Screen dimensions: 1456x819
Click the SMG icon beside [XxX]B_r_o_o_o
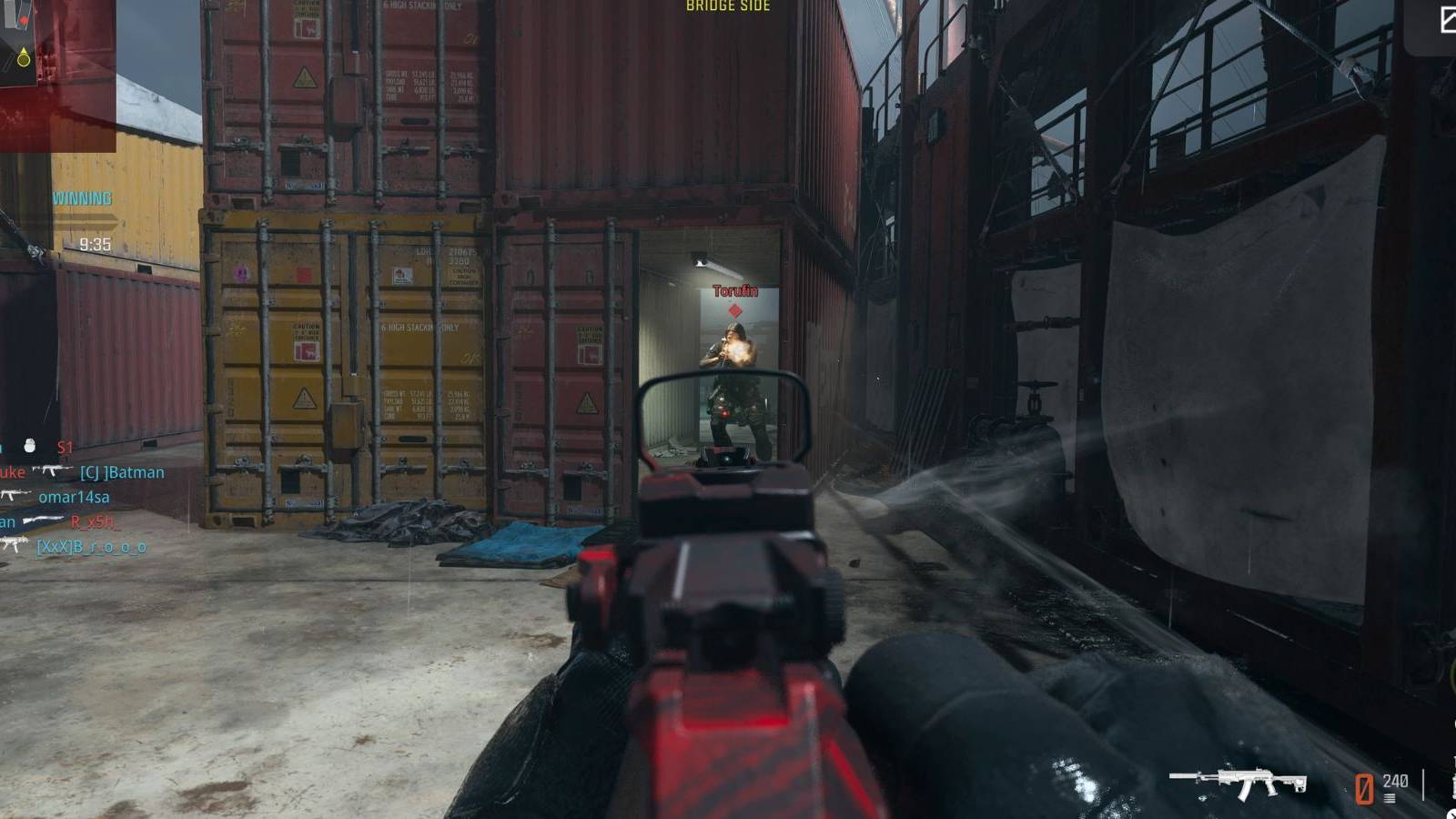pyautogui.click(x=15, y=544)
